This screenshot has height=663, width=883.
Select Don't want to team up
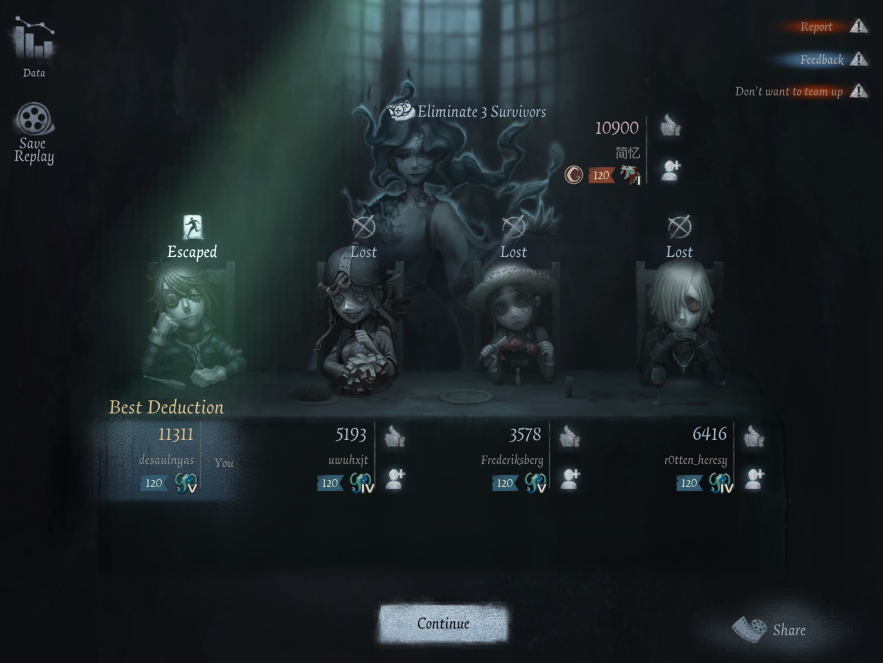(800, 92)
